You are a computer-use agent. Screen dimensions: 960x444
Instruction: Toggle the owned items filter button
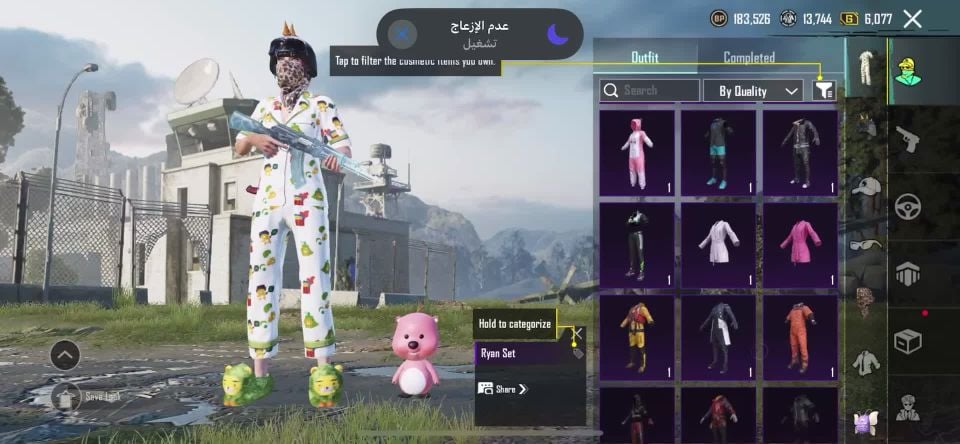click(x=824, y=90)
